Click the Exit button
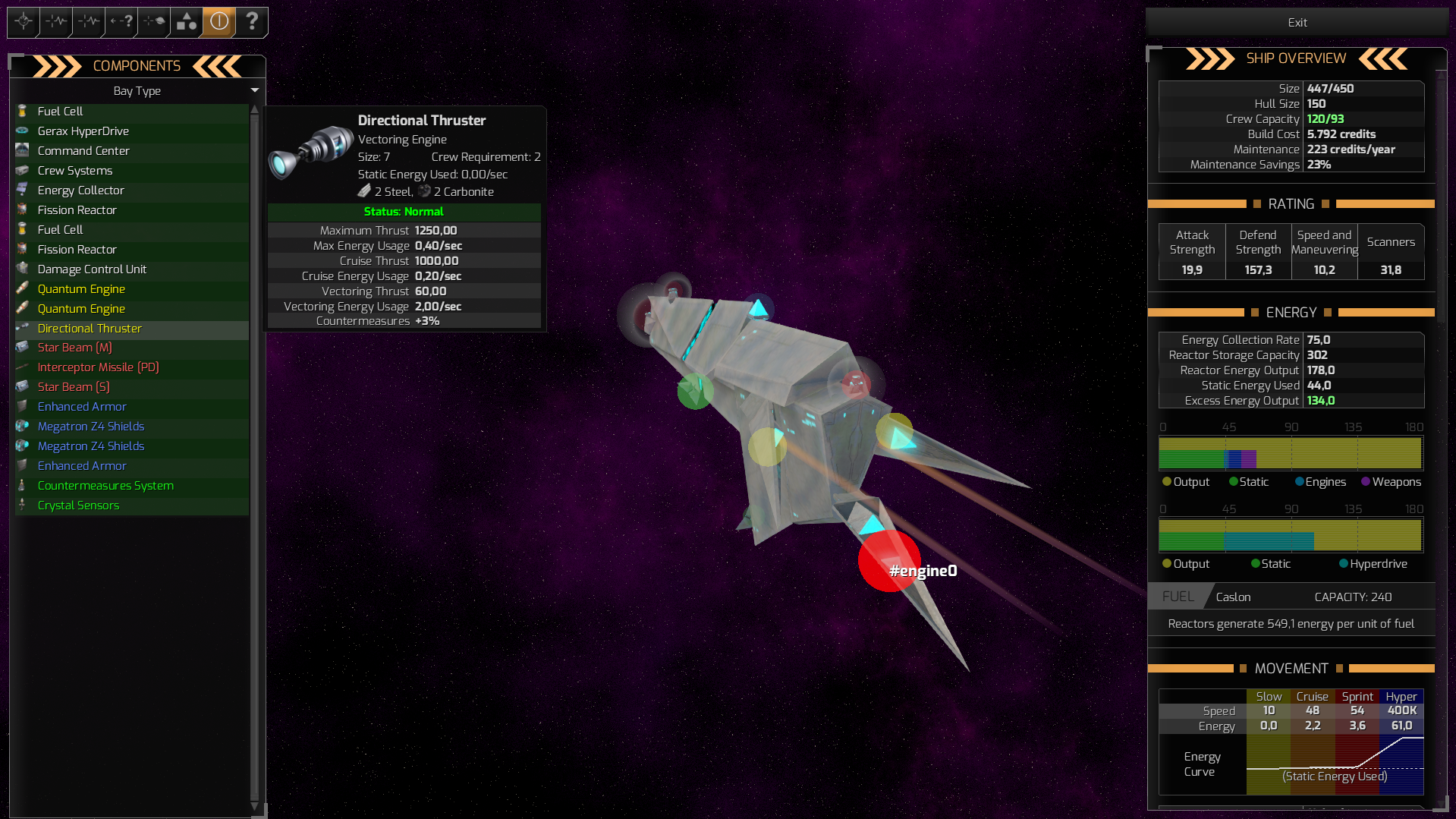1456x819 pixels. coord(1296,22)
